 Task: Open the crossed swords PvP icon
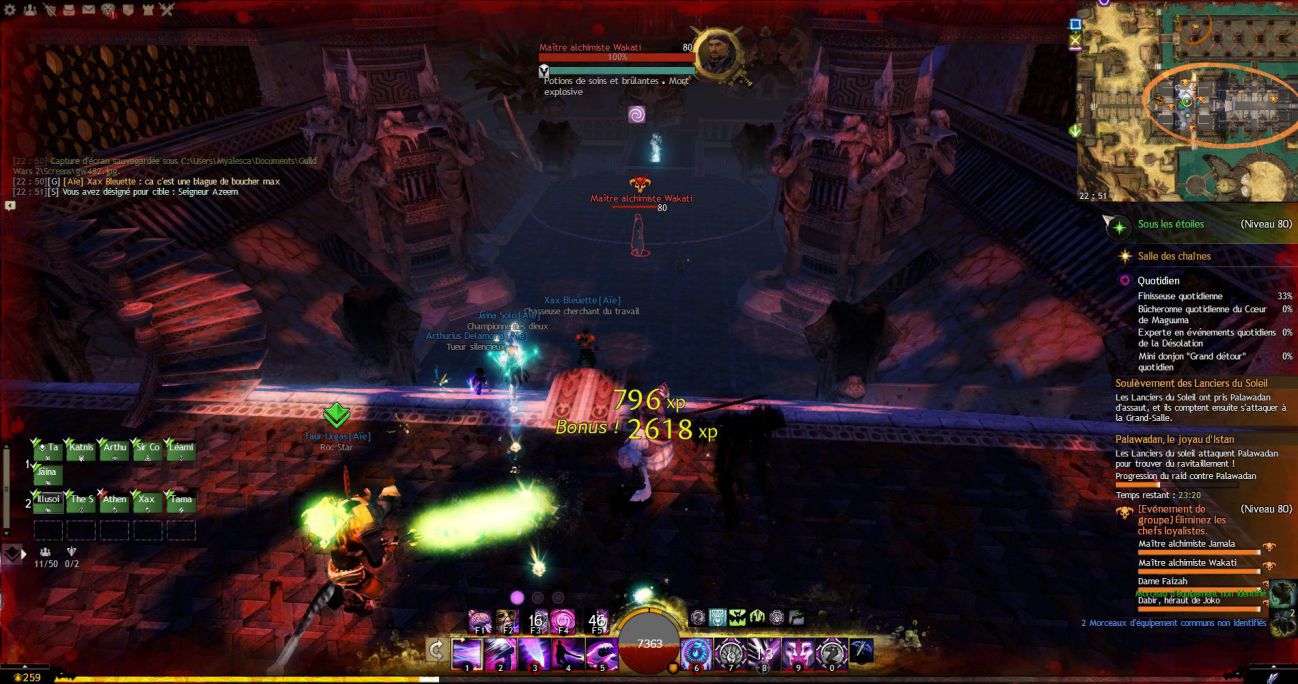click(x=166, y=10)
